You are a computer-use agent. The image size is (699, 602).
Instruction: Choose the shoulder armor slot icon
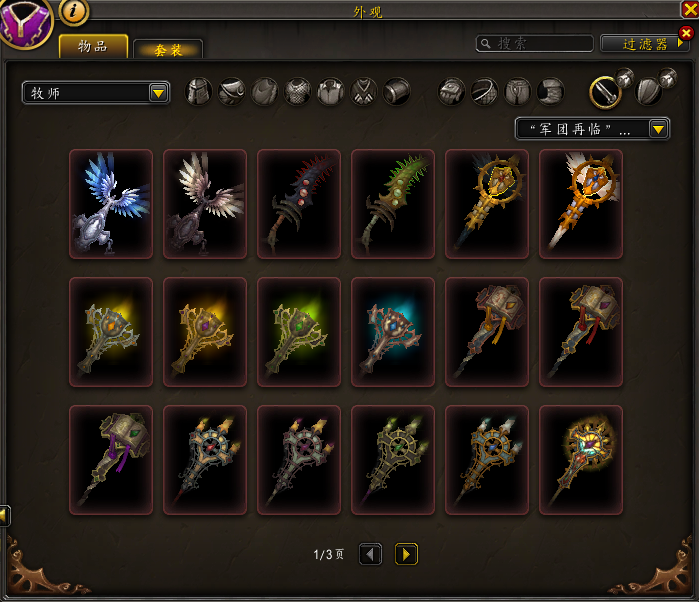(x=232, y=91)
